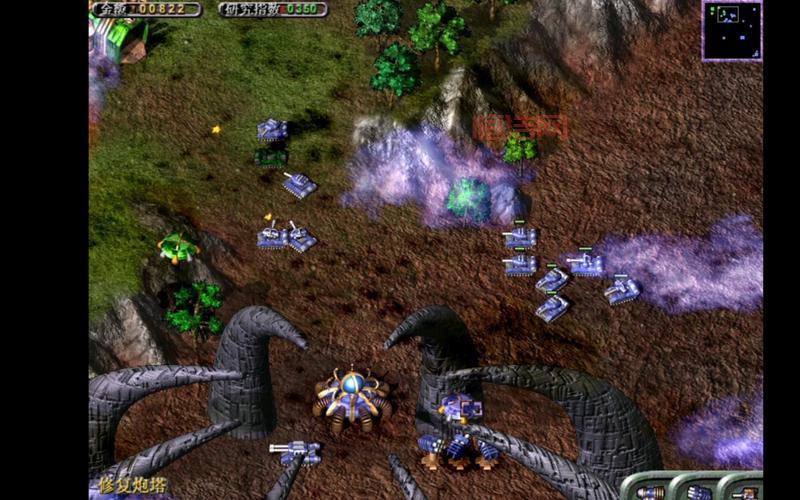This screenshot has width=800, height=500.
Task: Choose the blue claw-shaped build icon
Action: (699, 492)
